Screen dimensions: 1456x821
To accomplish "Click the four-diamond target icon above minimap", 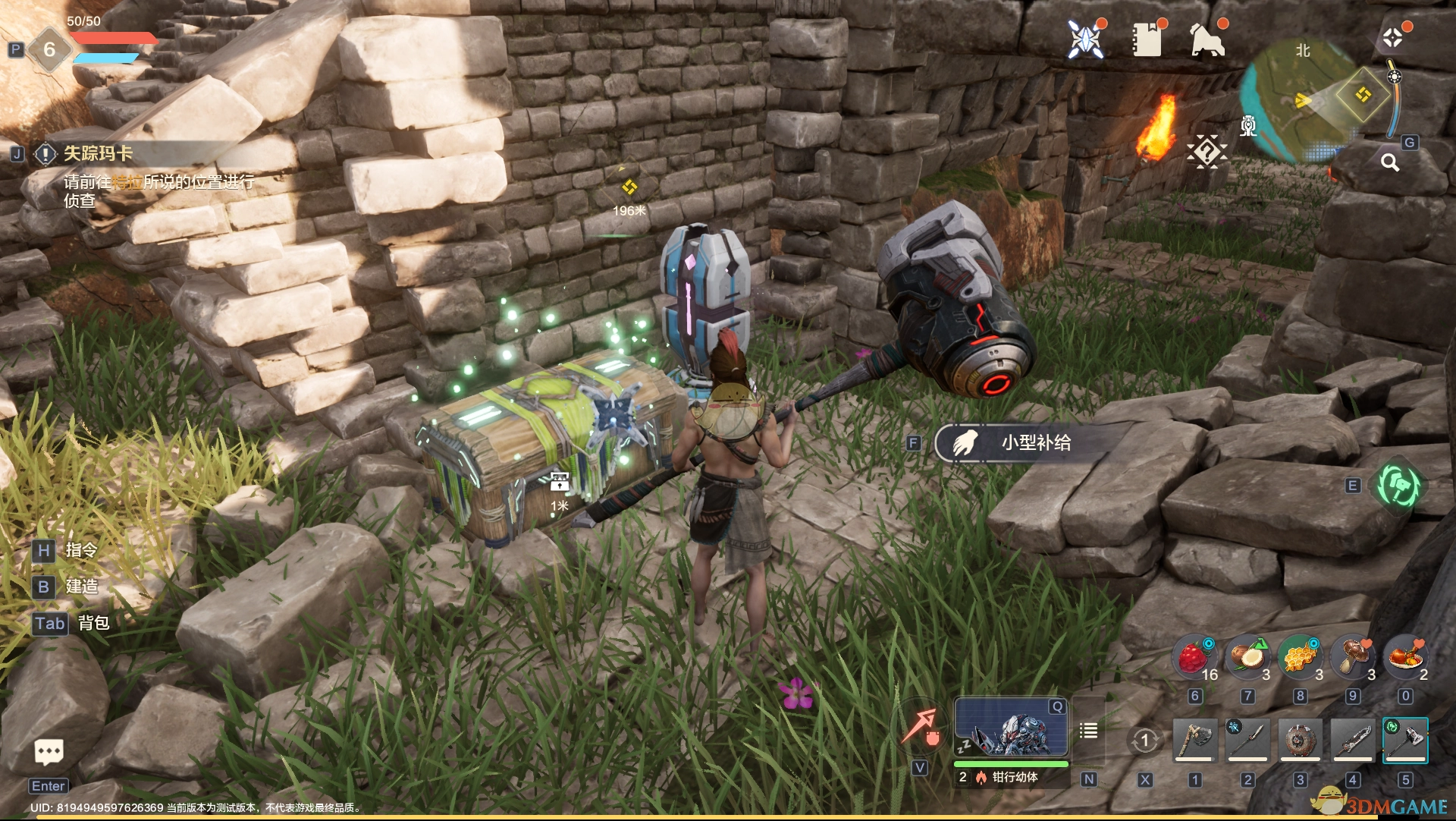I will coord(1392,38).
